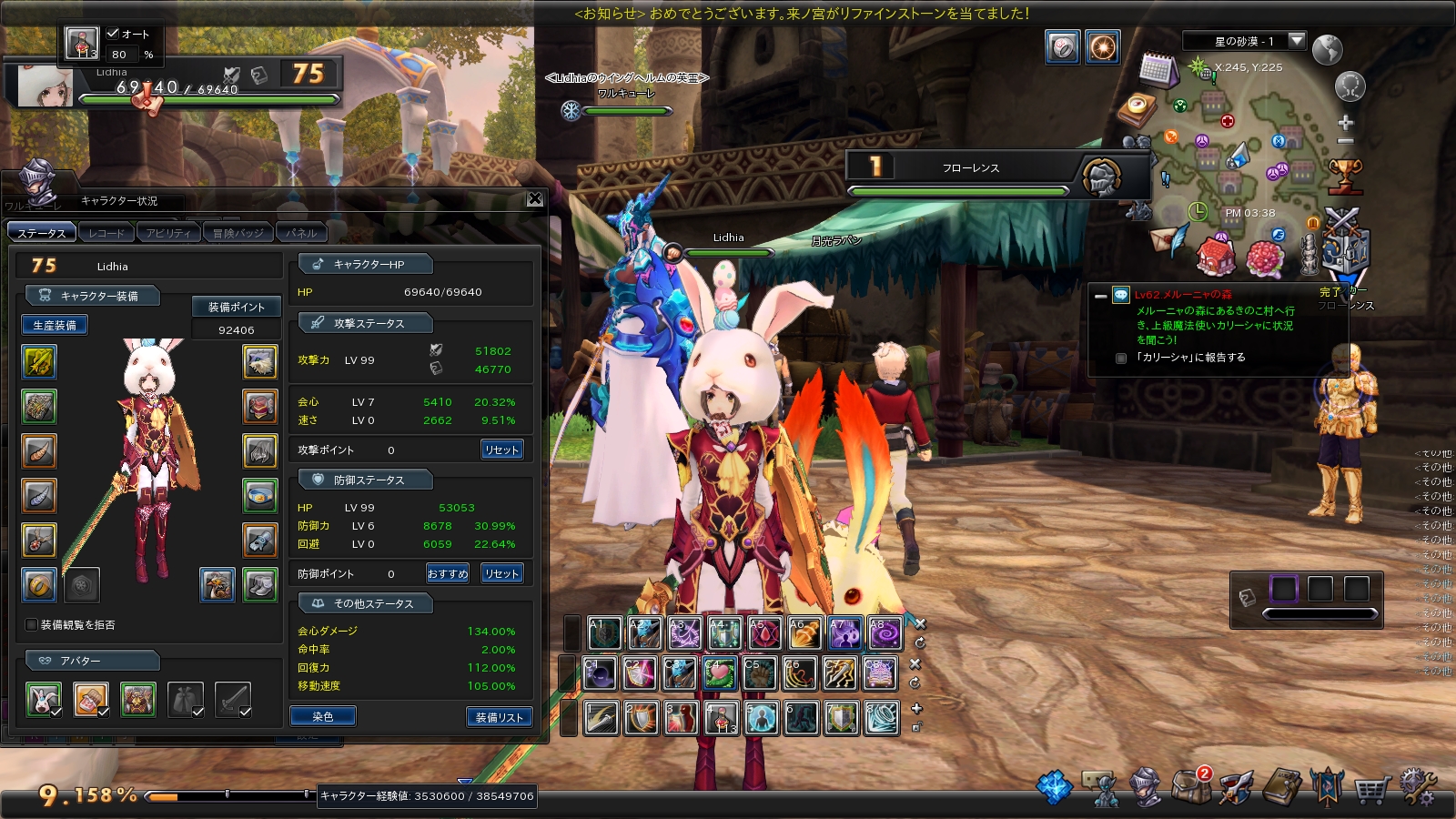This screenshot has width=1456, height=819.
Task: Open the shopping cart shop icon
Action: click(1371, 788)
